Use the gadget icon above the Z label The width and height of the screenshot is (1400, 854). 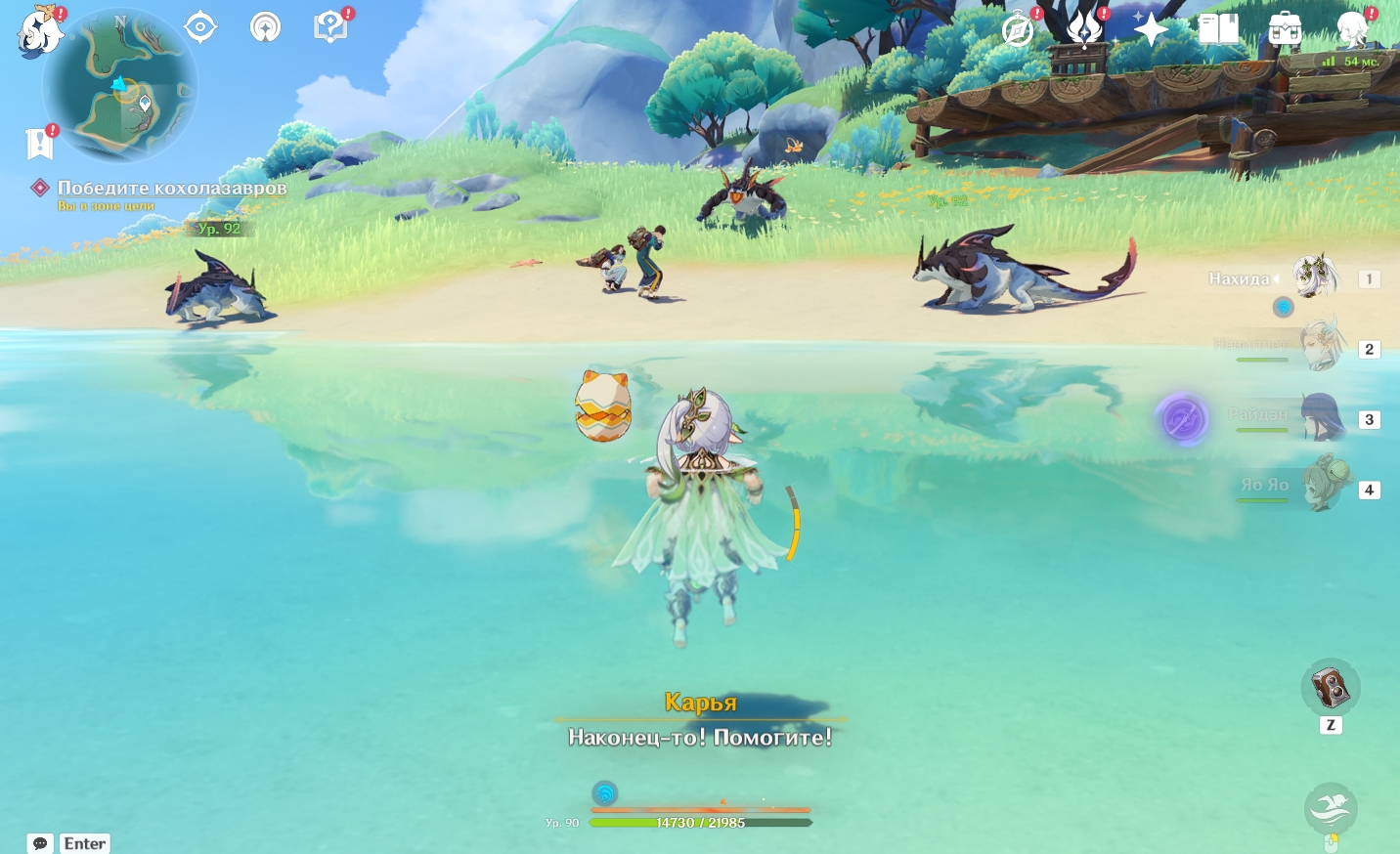pyautogui.click(x=1330, y=688)
